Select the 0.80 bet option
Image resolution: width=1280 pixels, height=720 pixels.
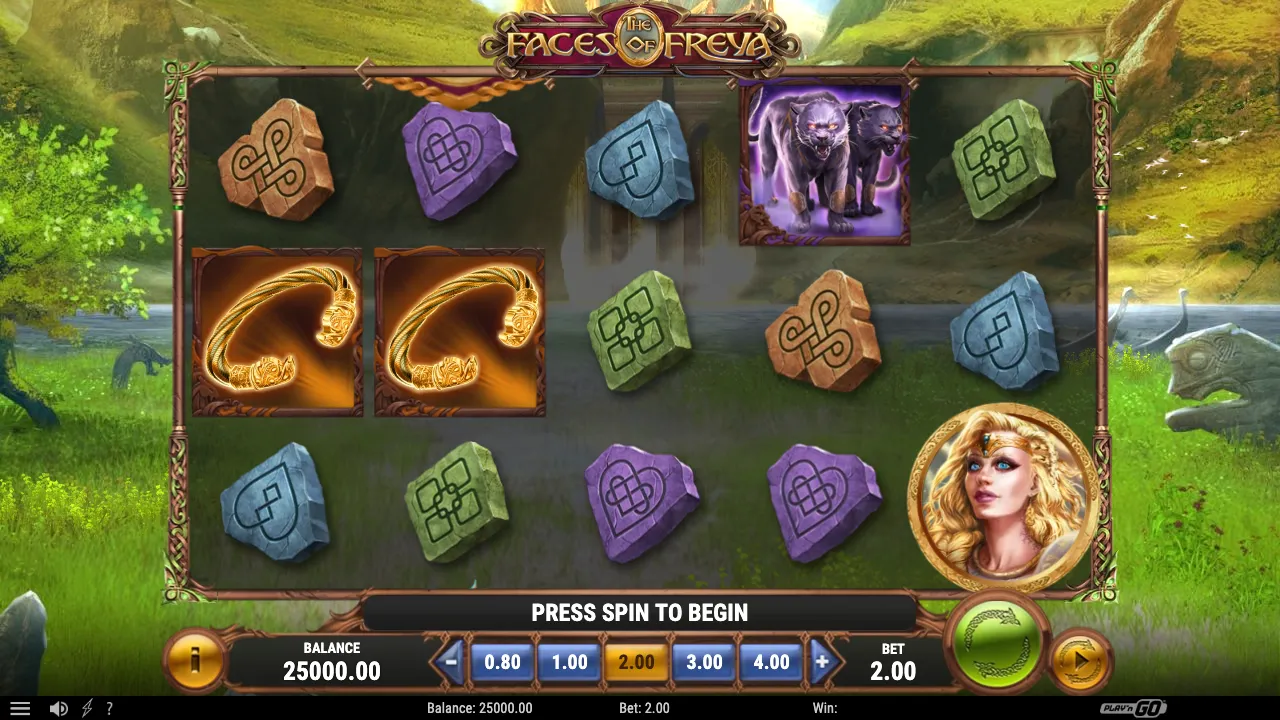(503, 661)
